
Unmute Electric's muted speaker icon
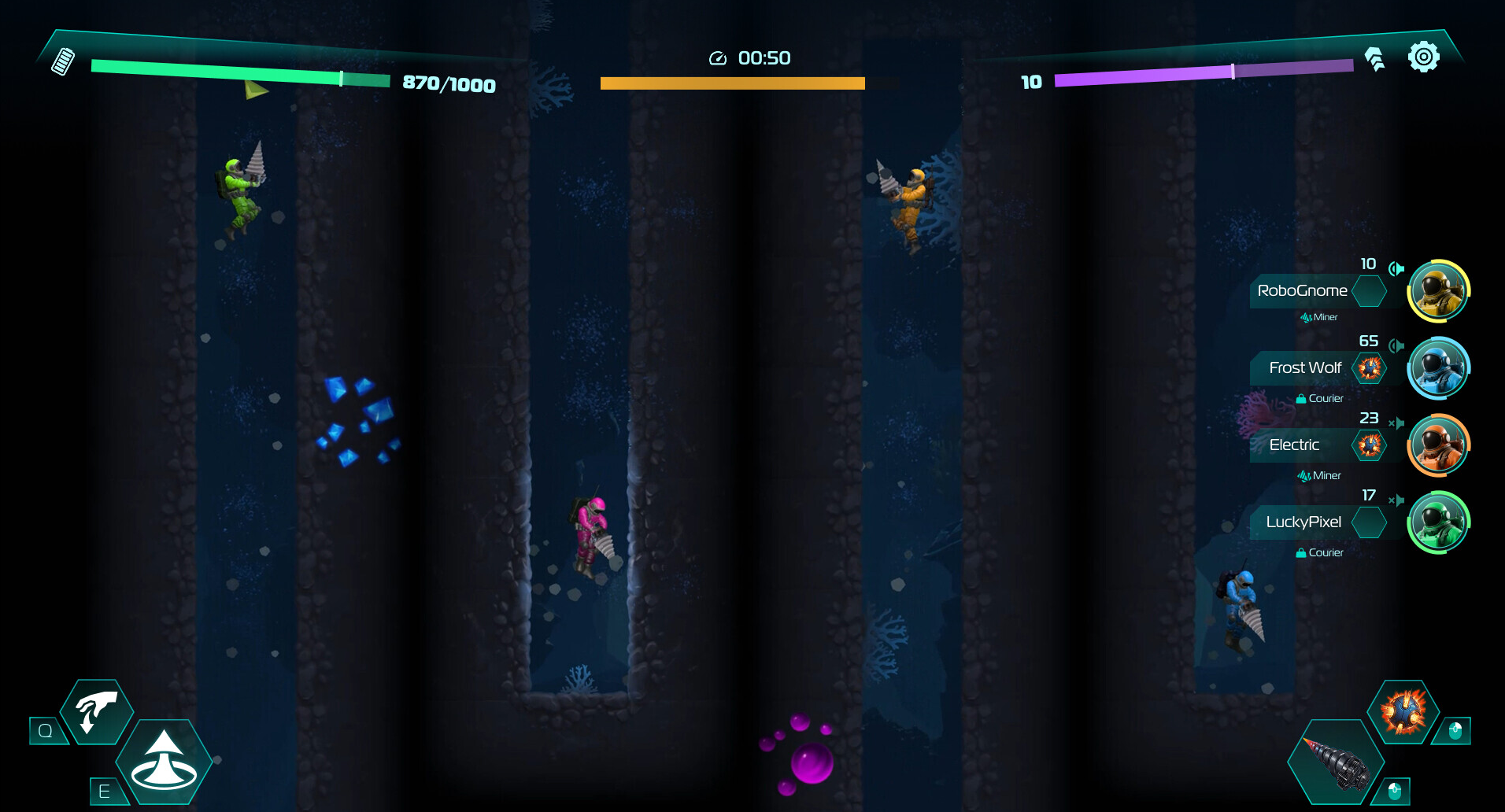[1396, 423]
